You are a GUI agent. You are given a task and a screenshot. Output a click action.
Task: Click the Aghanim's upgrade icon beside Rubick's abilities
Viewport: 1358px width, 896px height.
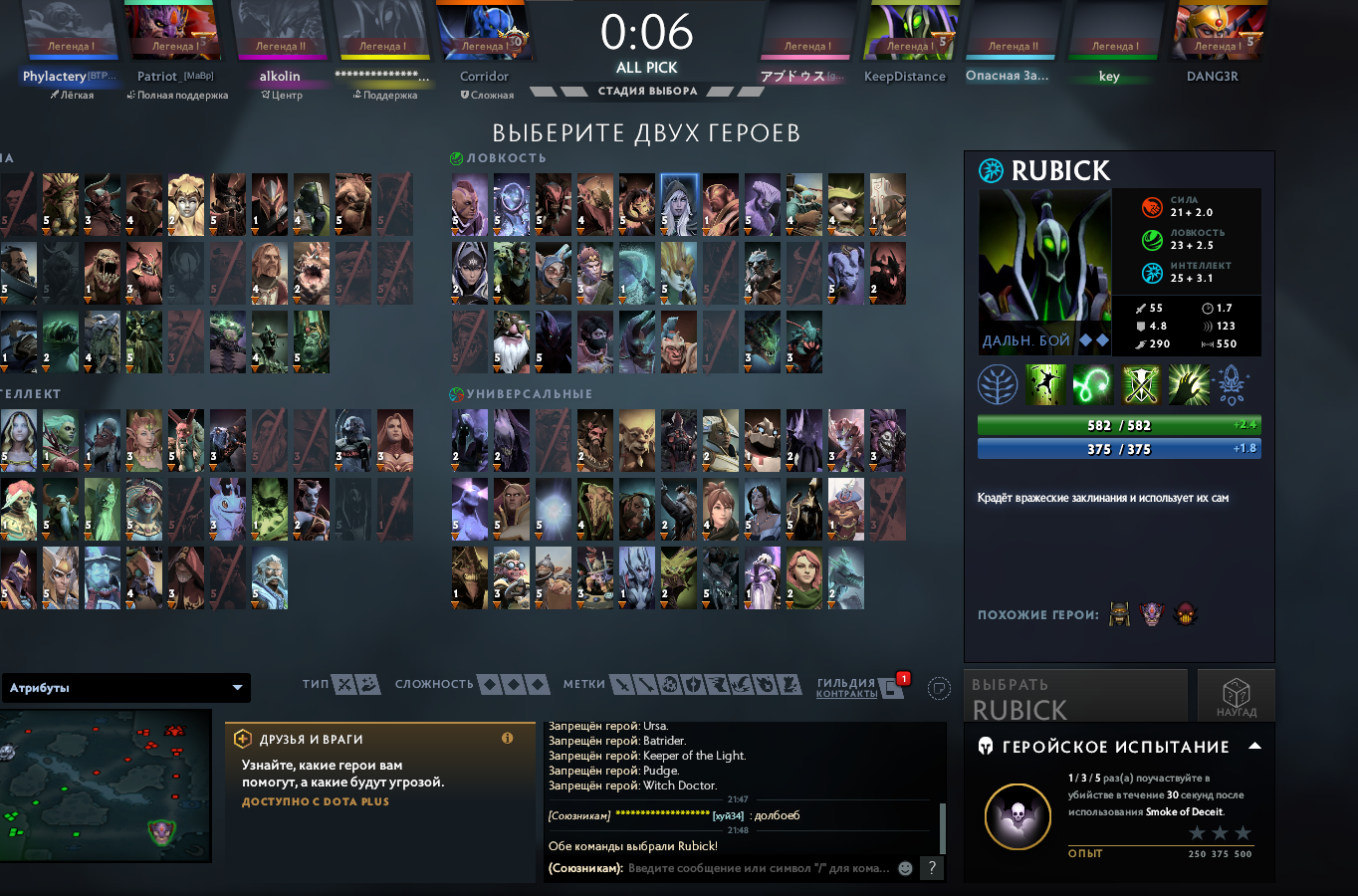pyautogui.click(x=1235, y=385)
